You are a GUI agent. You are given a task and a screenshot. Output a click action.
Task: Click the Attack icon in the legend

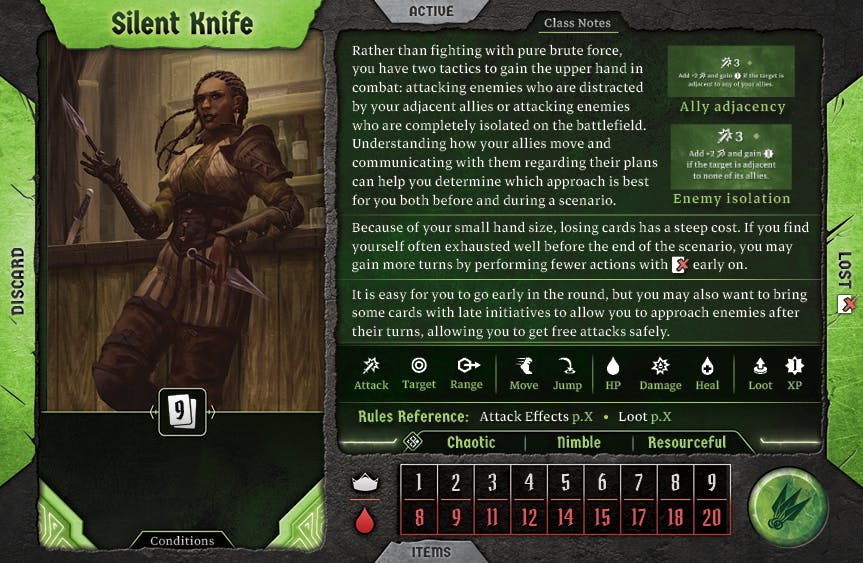(371, 373)
